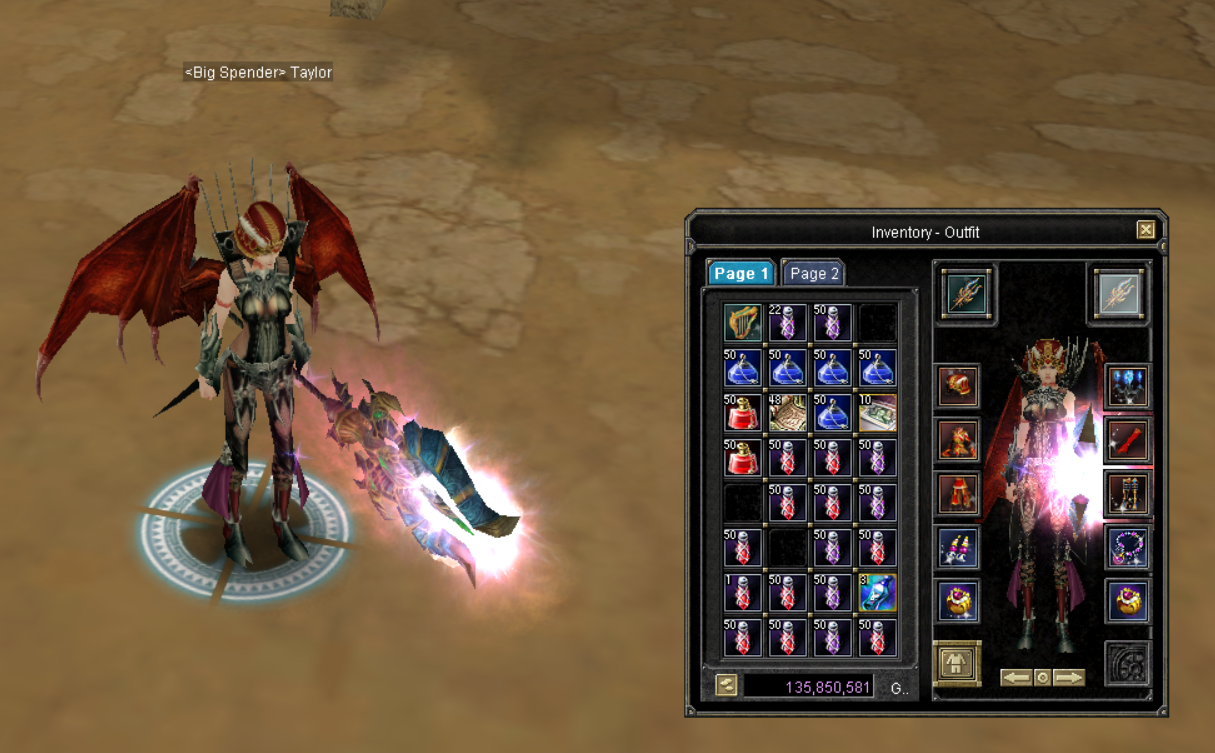
Task: Select the banknote stack of 10
Action: 877,412
